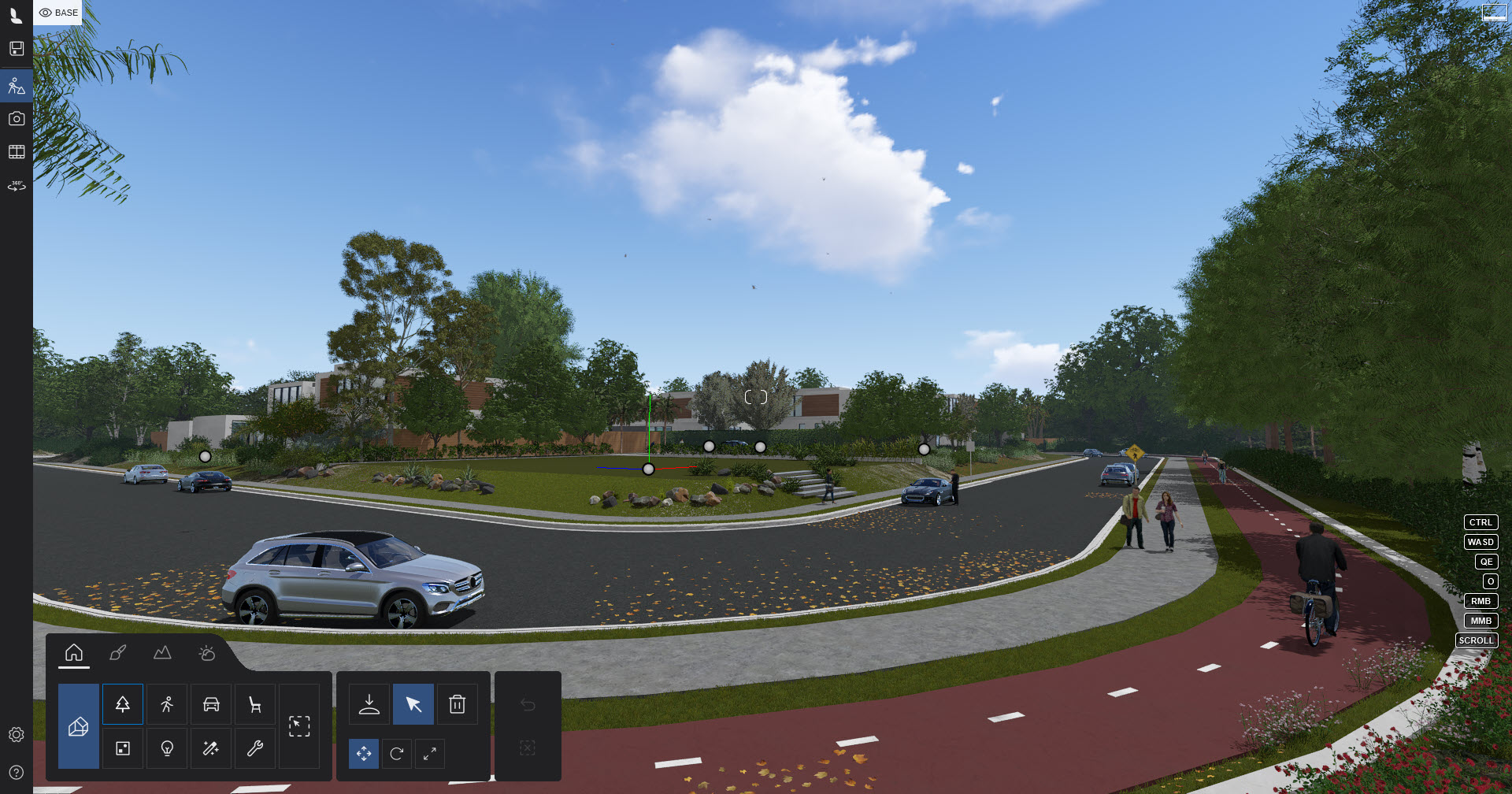Open the magic wand effects category
The width and height of the screenshot is (1512, 794).
(211, 748)
